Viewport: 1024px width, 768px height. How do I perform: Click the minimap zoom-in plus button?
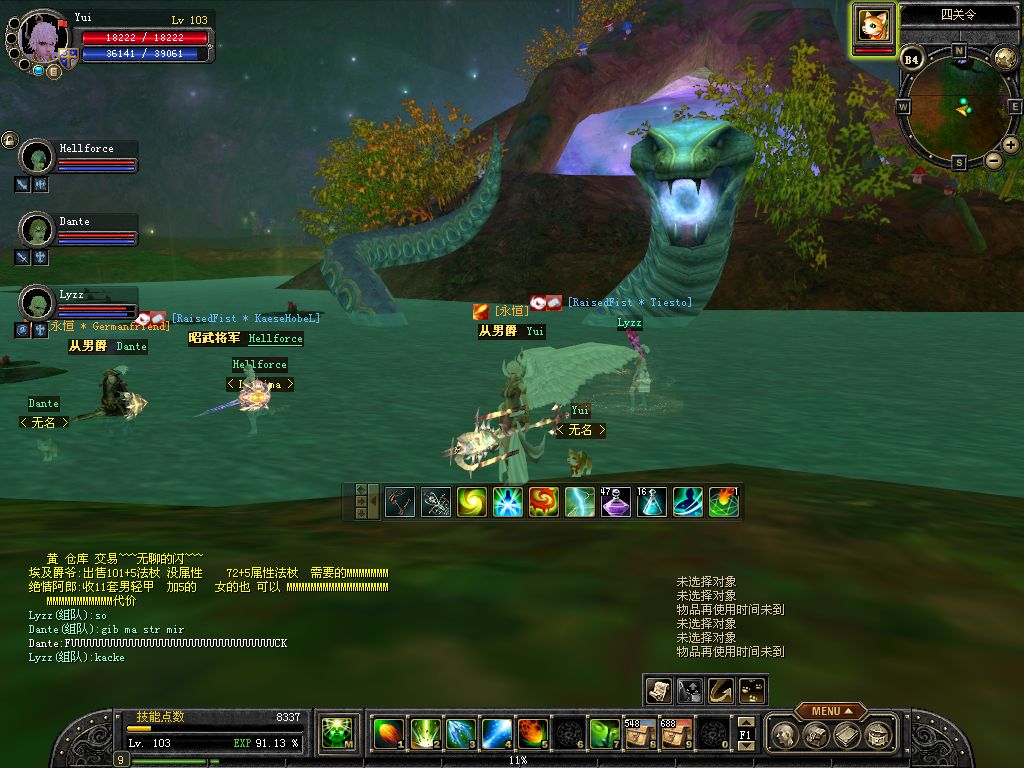[1011, 145]
